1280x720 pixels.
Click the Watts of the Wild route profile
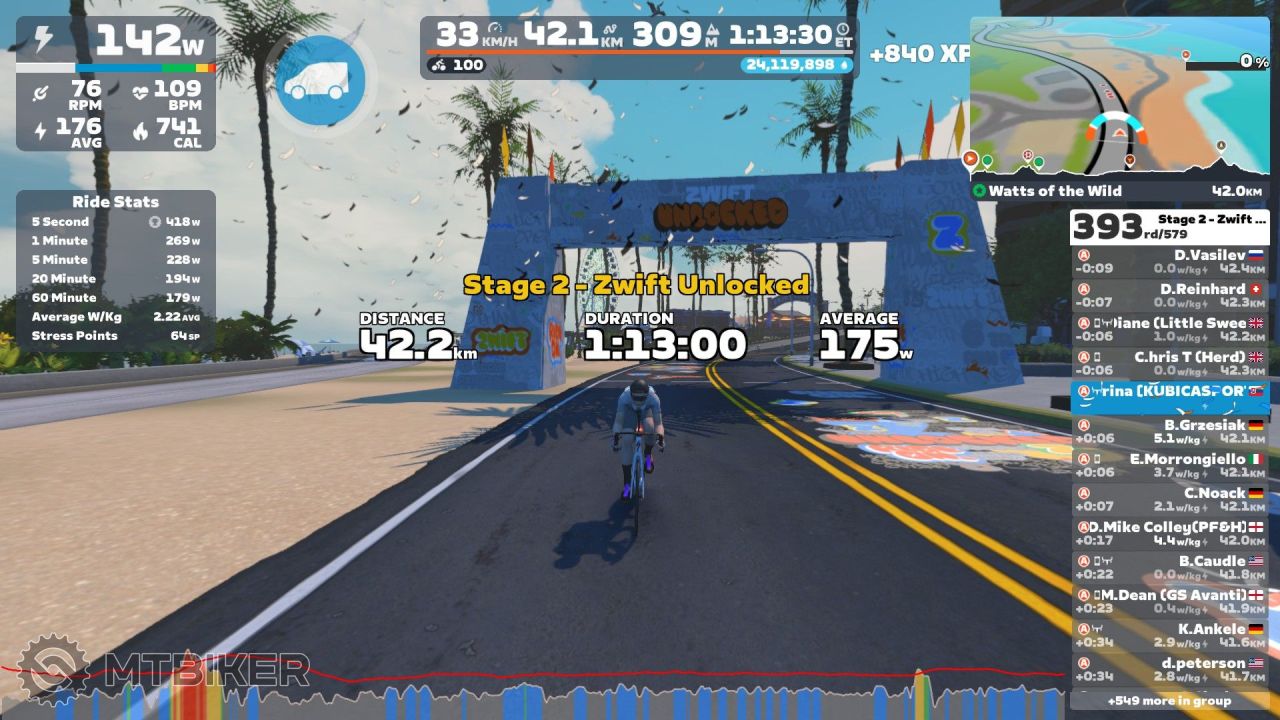pos(1118,190)
